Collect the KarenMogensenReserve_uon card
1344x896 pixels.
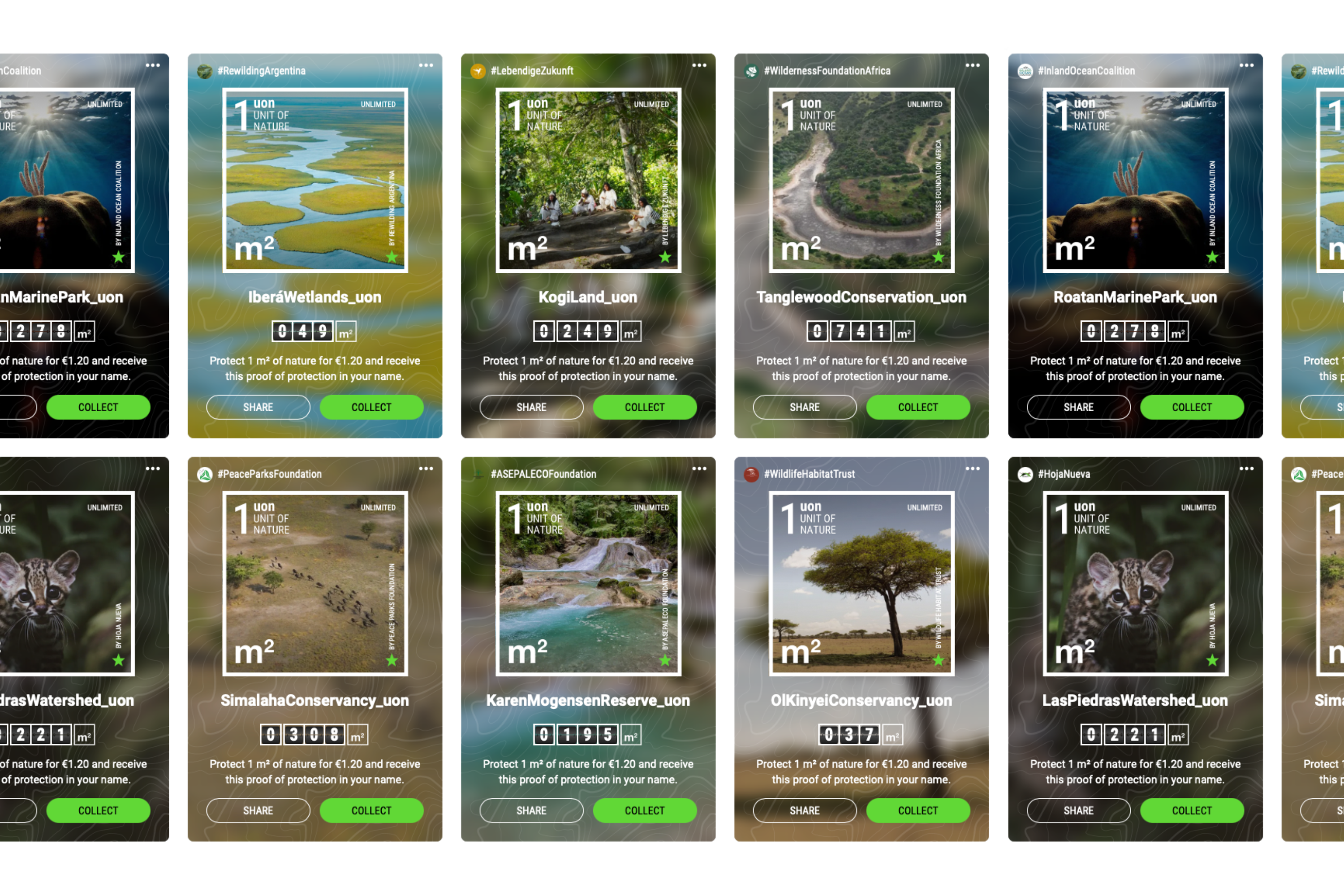(645, 810)
